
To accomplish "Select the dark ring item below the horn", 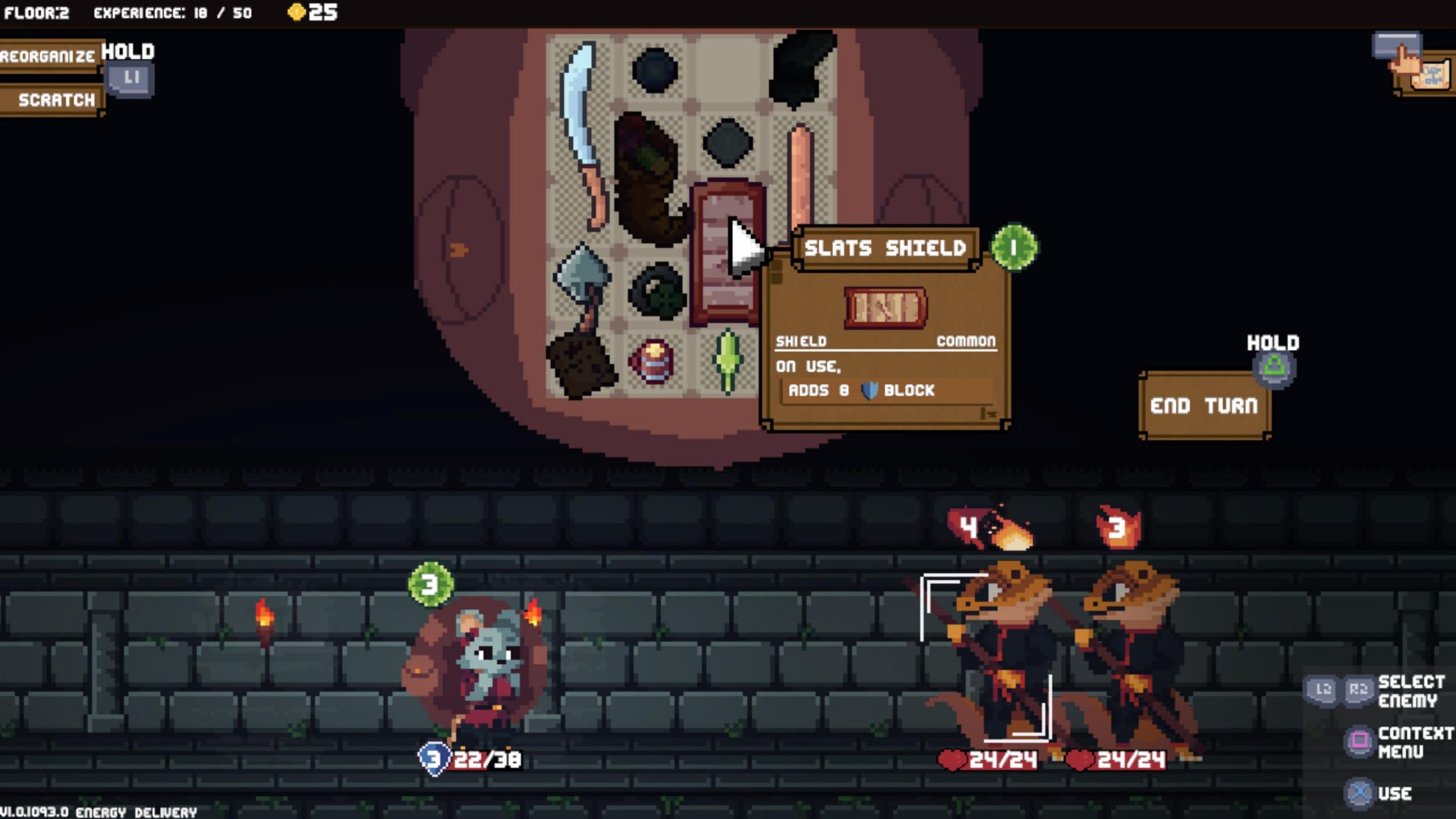I will tap(655, 291).
